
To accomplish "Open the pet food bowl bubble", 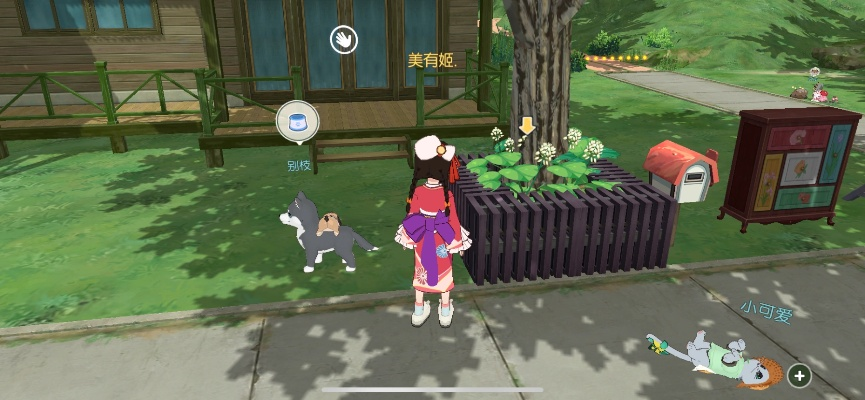I will tap(297, 122).
